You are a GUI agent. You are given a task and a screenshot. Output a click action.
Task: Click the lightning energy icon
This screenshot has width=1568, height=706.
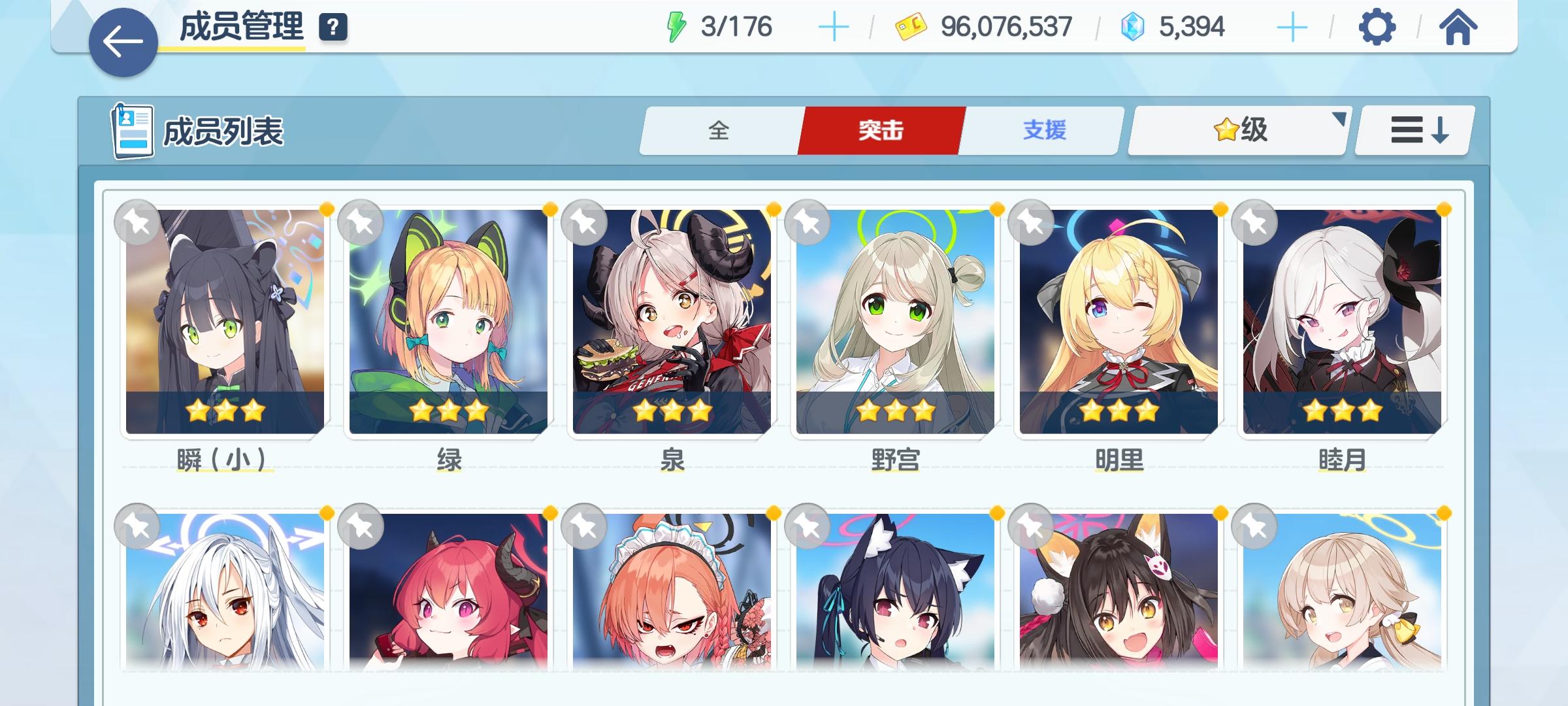point(676,26)
